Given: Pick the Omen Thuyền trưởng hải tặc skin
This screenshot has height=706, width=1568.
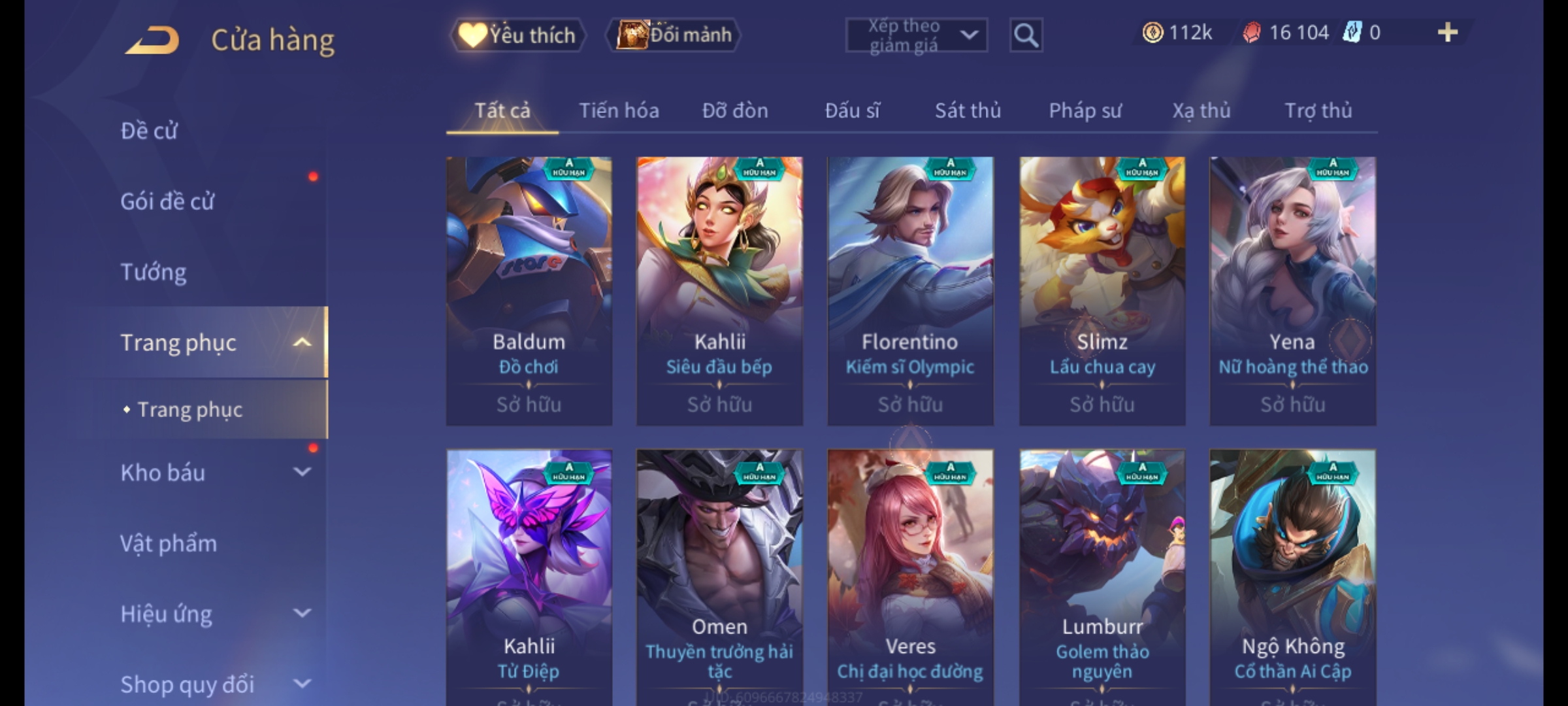Looking at the screenshot, I should point(719,575).
